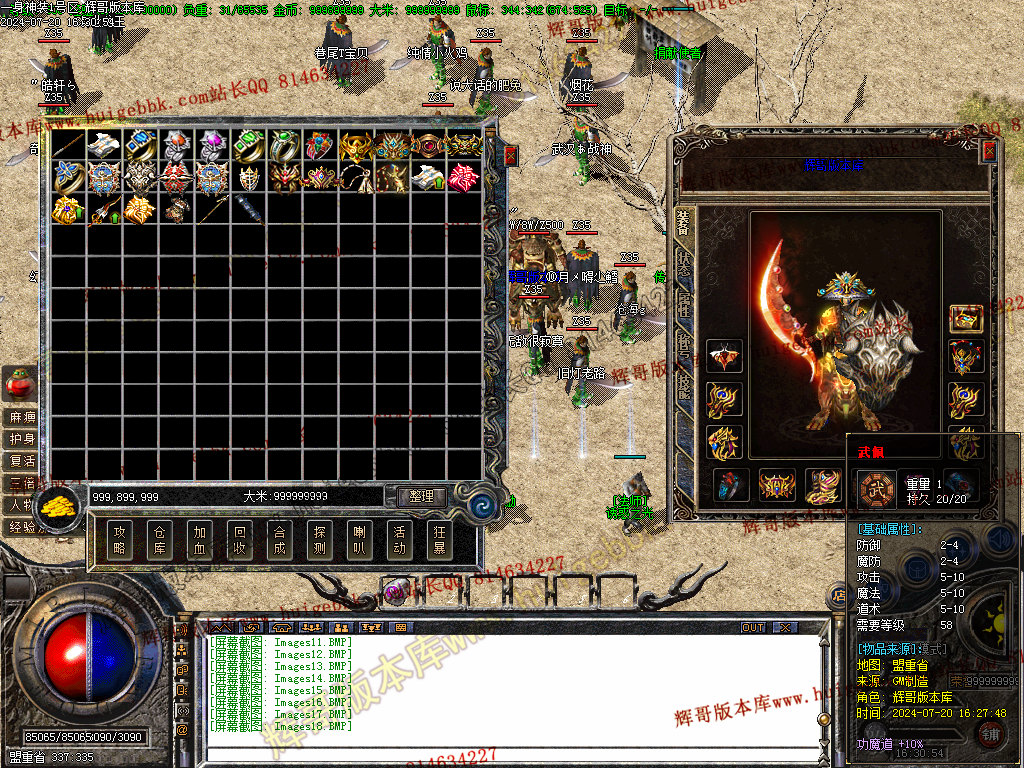Open the 喇叭 horn button

pos(359,540)
